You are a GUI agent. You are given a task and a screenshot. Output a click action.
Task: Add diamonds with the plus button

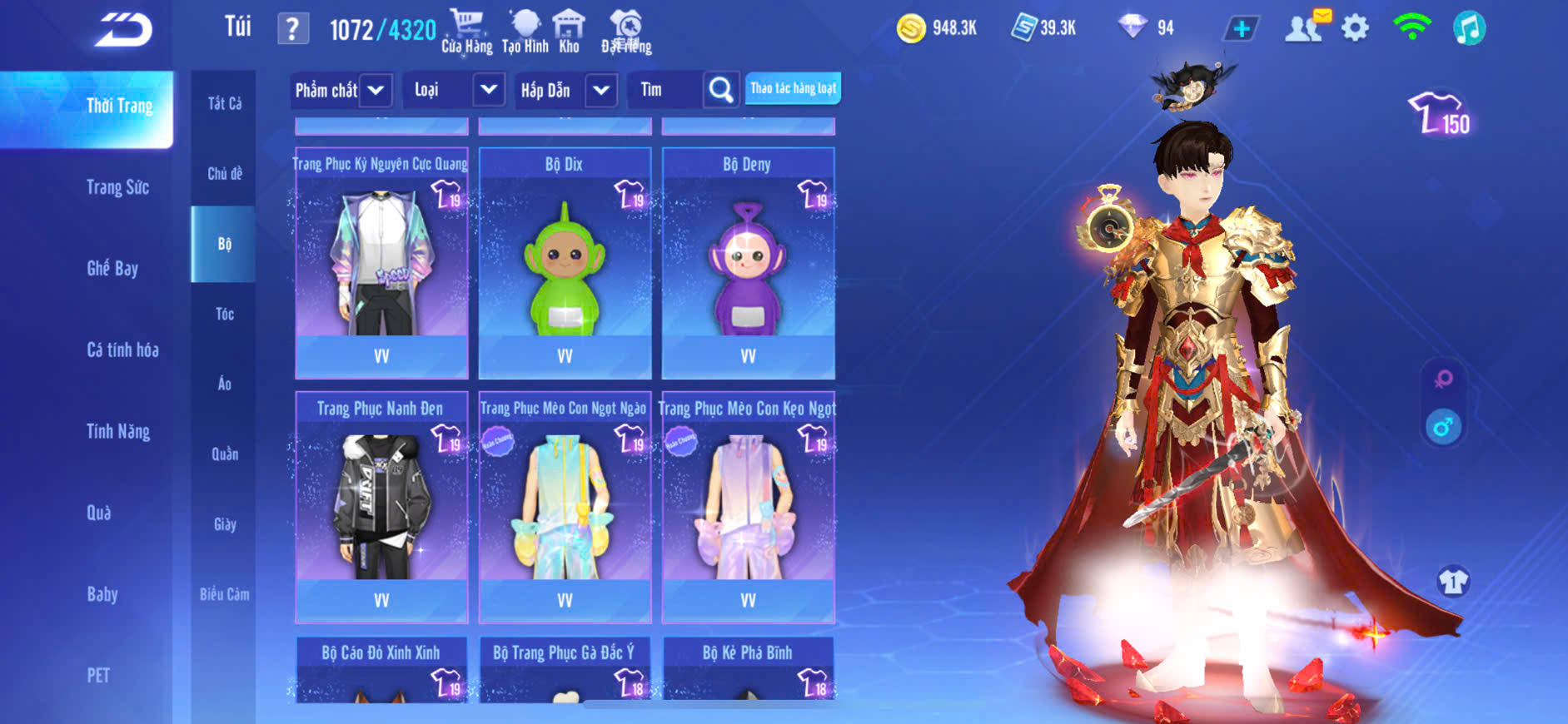tap(1241, 29)
